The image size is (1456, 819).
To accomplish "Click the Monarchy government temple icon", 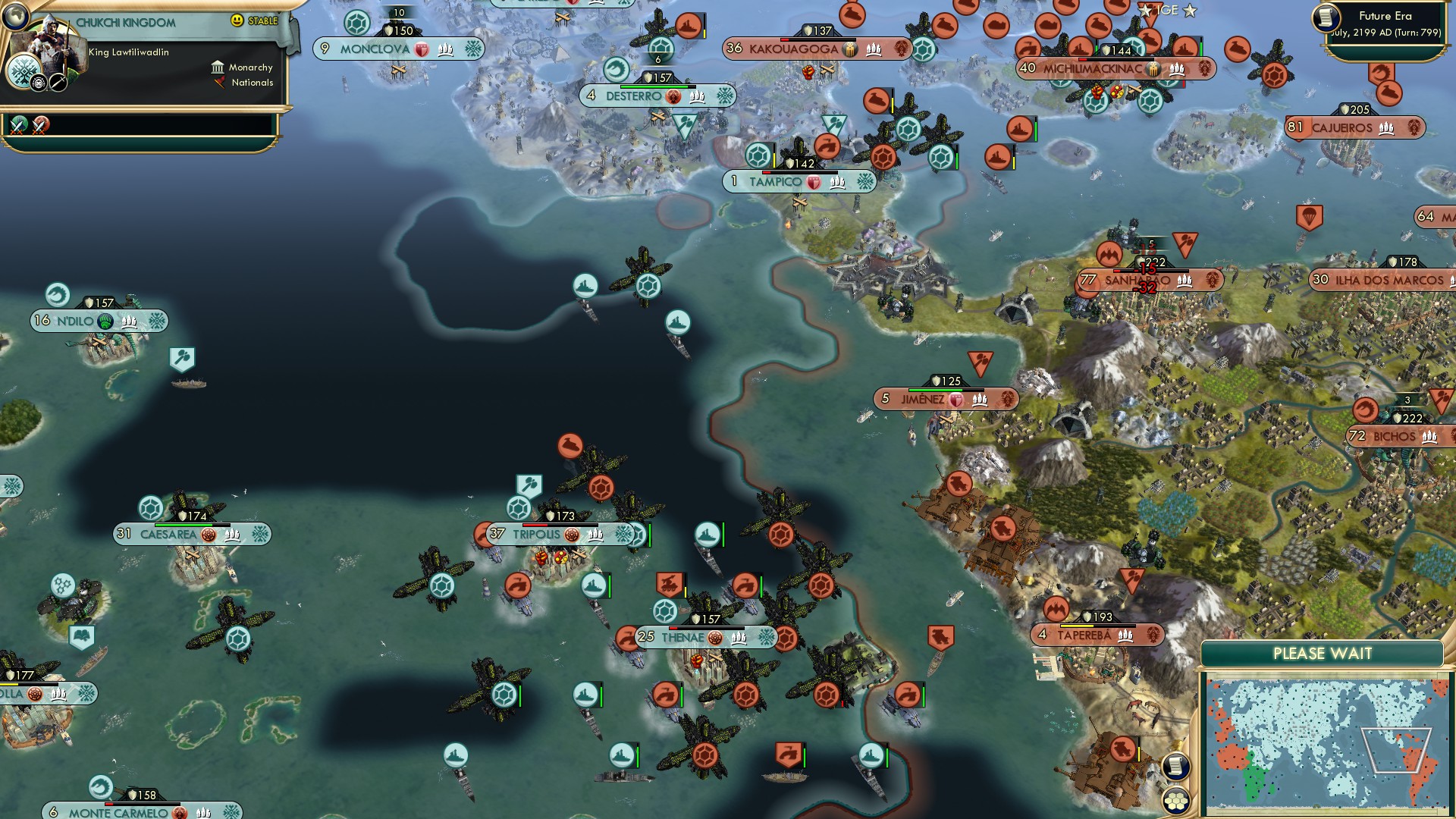I will pyautogui.click(x=218, y=68).
